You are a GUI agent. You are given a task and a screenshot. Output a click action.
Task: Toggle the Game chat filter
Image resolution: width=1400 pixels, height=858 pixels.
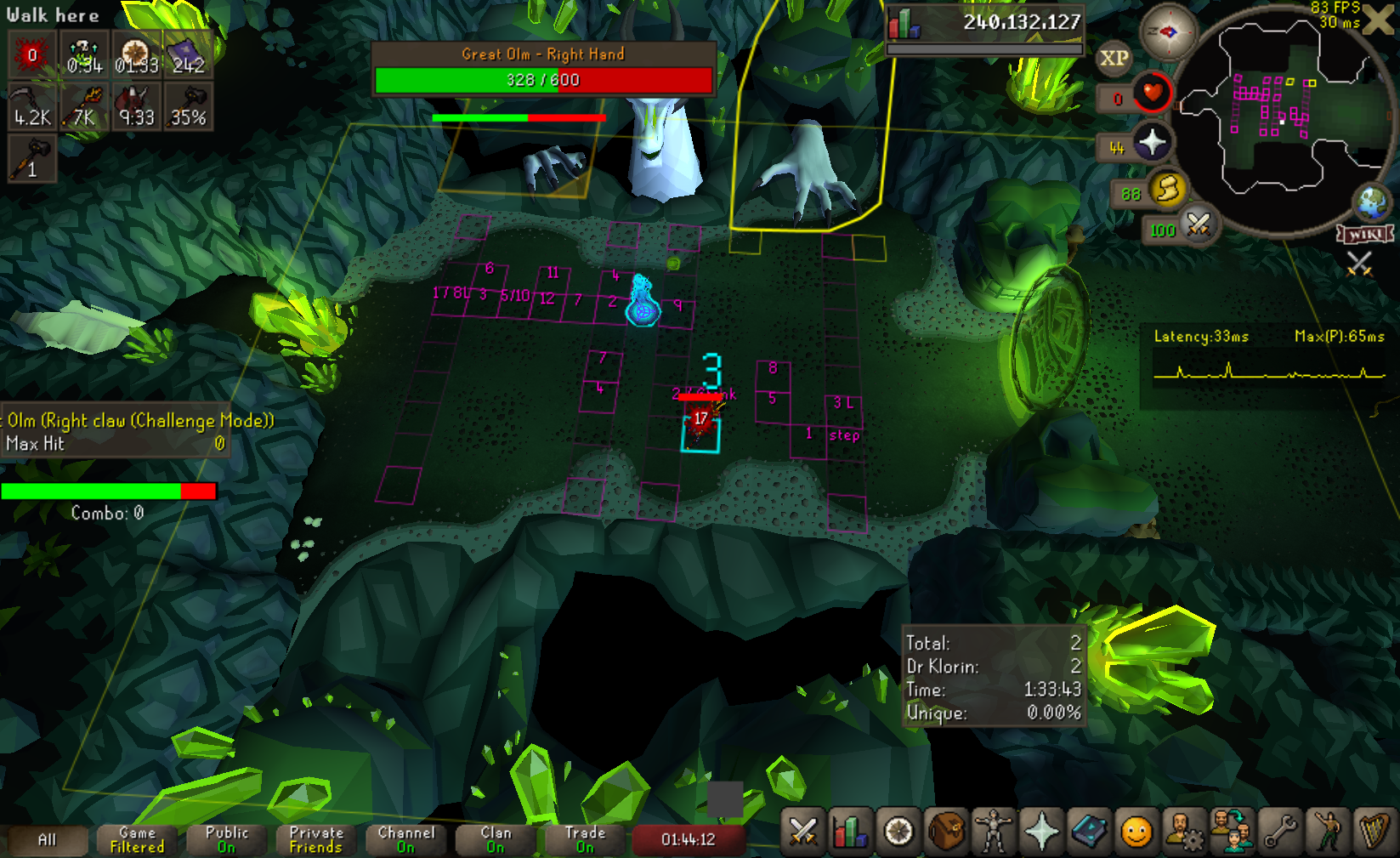pos(137,840)
